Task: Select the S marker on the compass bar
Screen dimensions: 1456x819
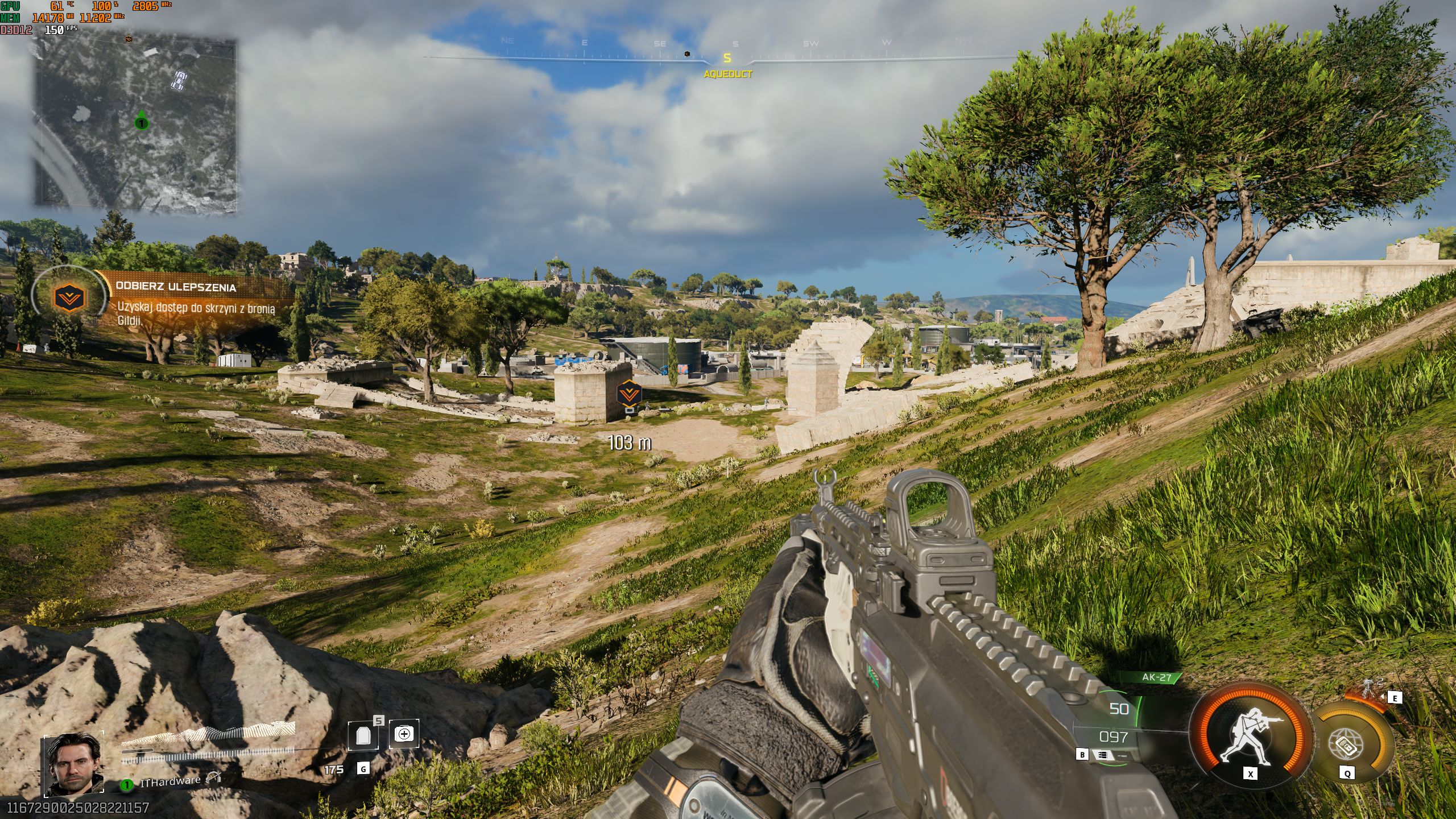Action: (x=726, y=57)
